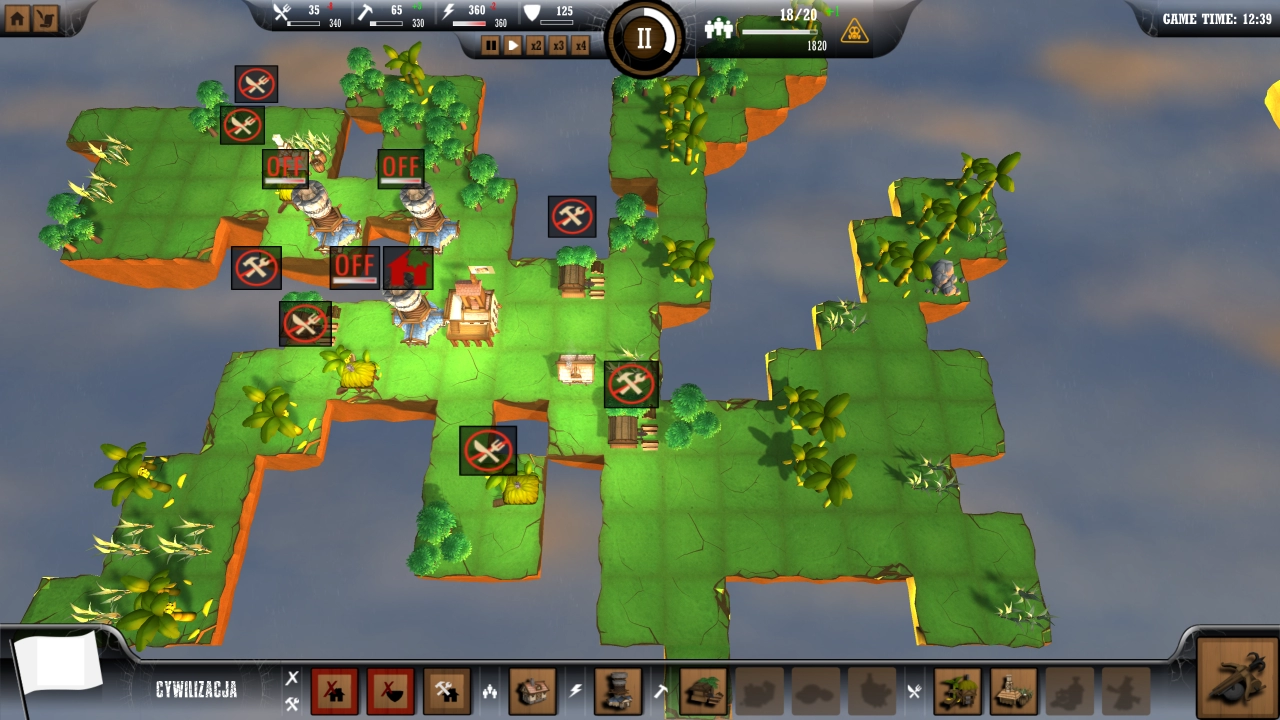Toggle the OFF switch on the right windmill tower
This screenshot has width=1280, height=720.
[400, 168]
